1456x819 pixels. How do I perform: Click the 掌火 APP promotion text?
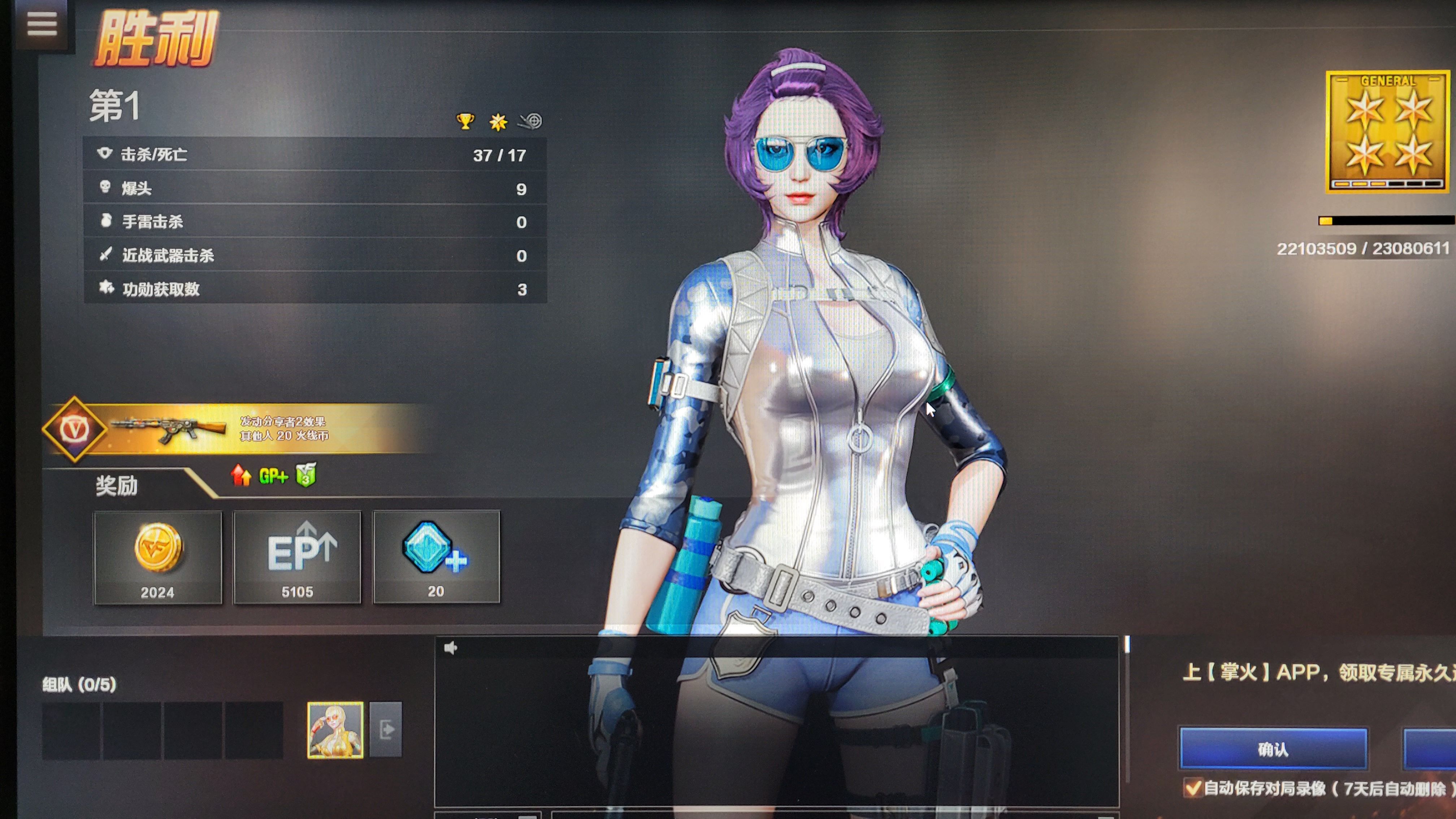(x=1317, y=673)
